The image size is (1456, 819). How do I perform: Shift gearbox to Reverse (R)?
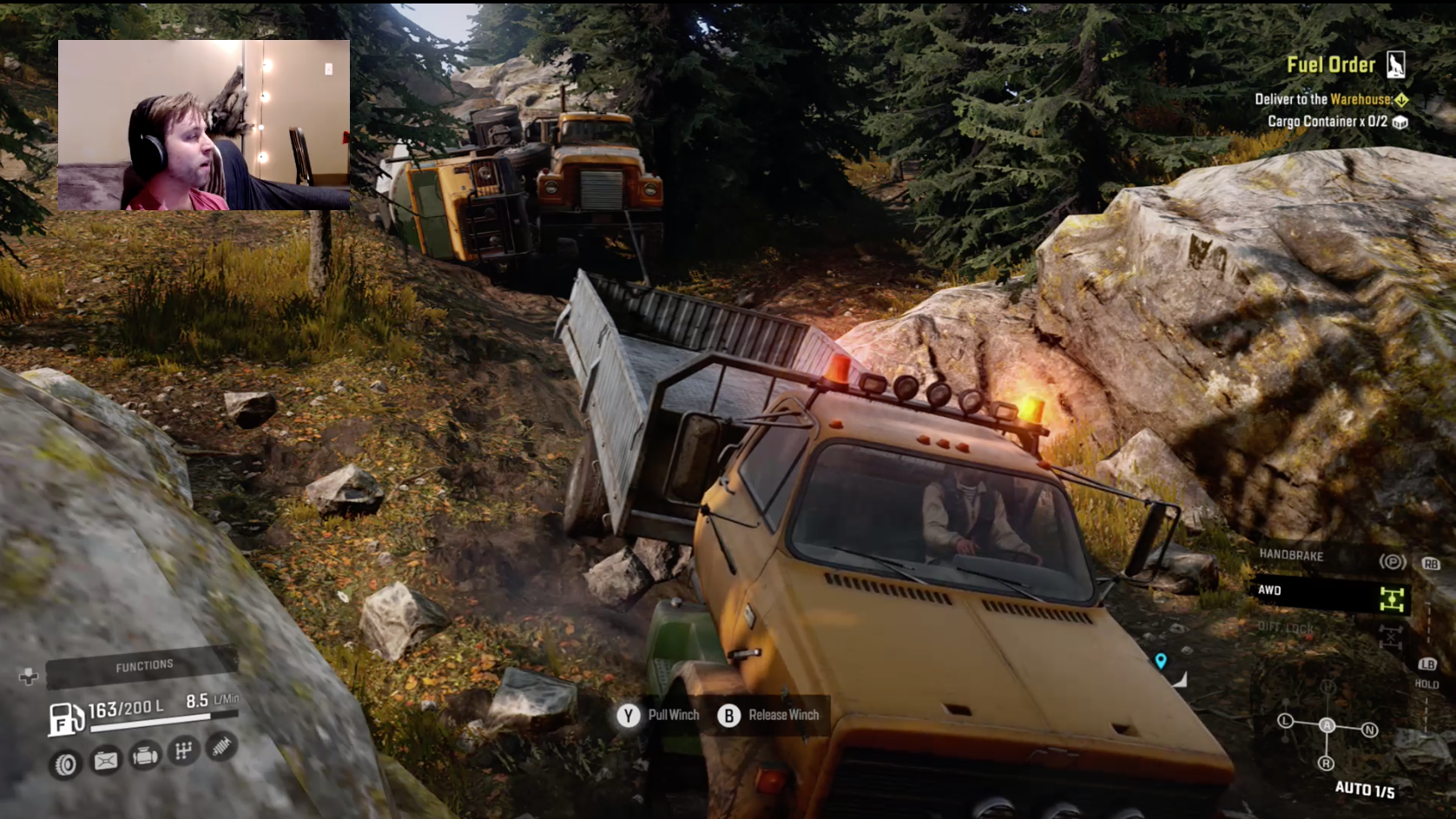[1326, 763]
